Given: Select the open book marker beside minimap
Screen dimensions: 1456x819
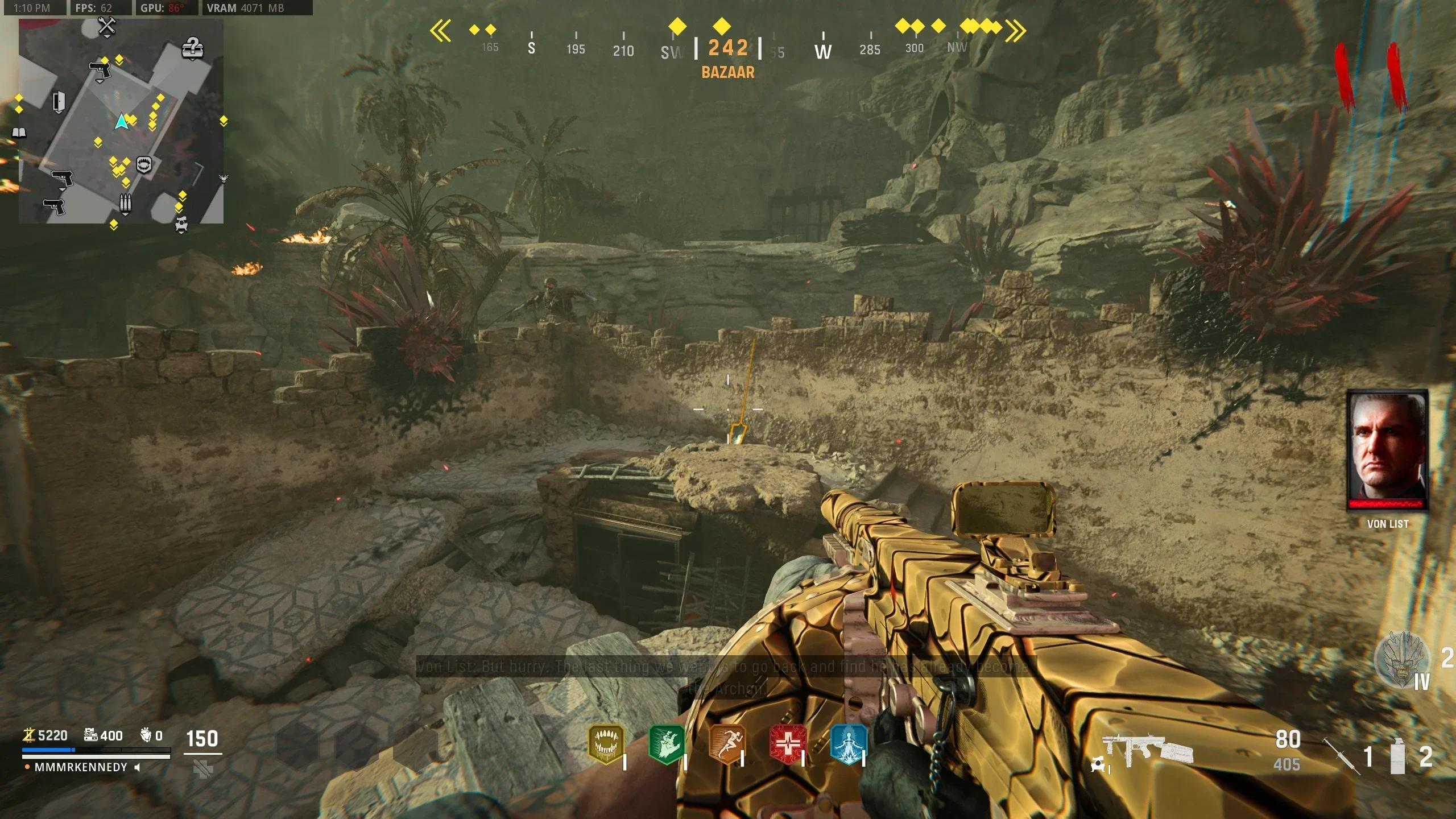Looking at the screenshot, I should coord(19,133).
